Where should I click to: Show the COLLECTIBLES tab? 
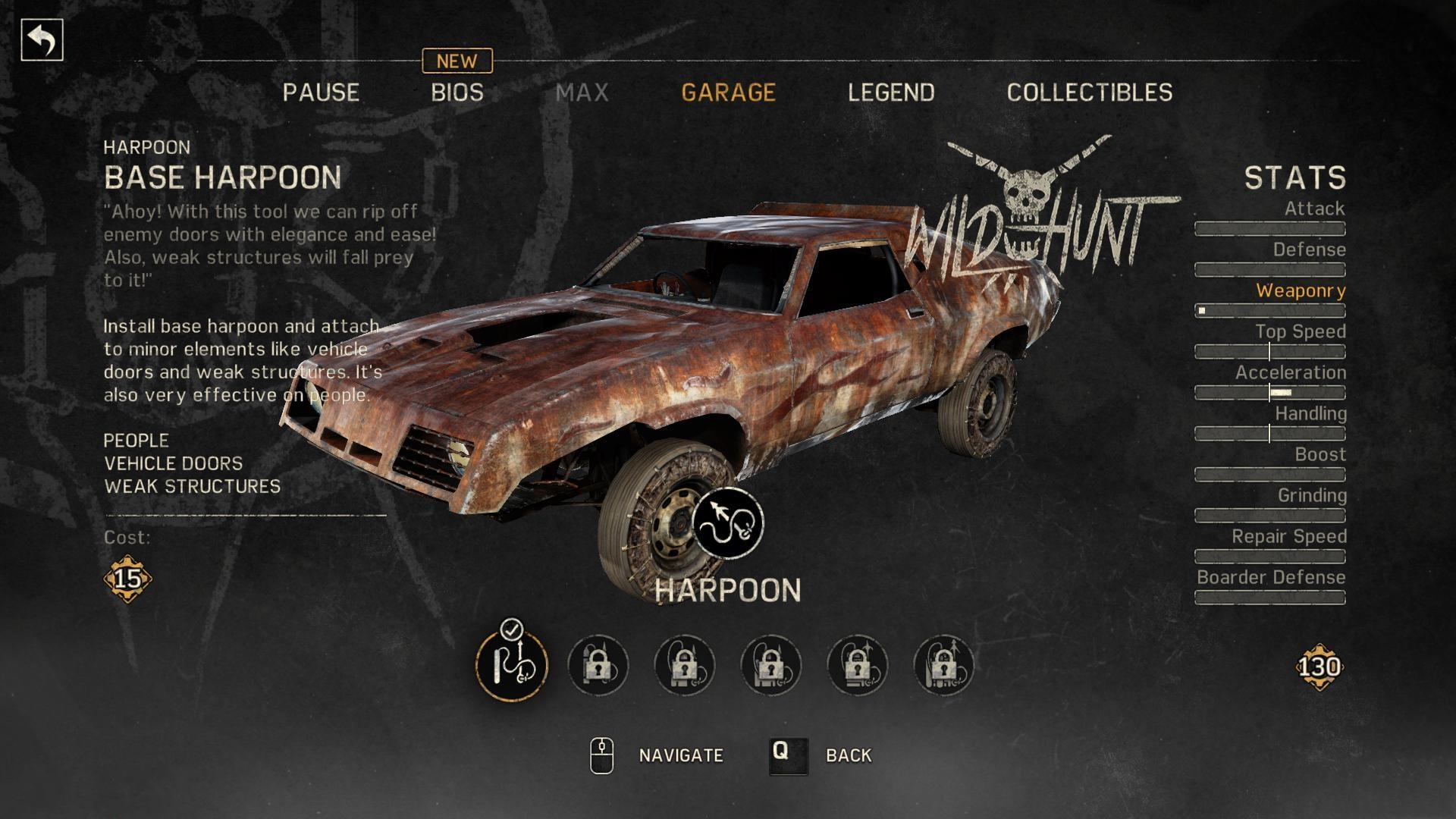coord(1090,93)
